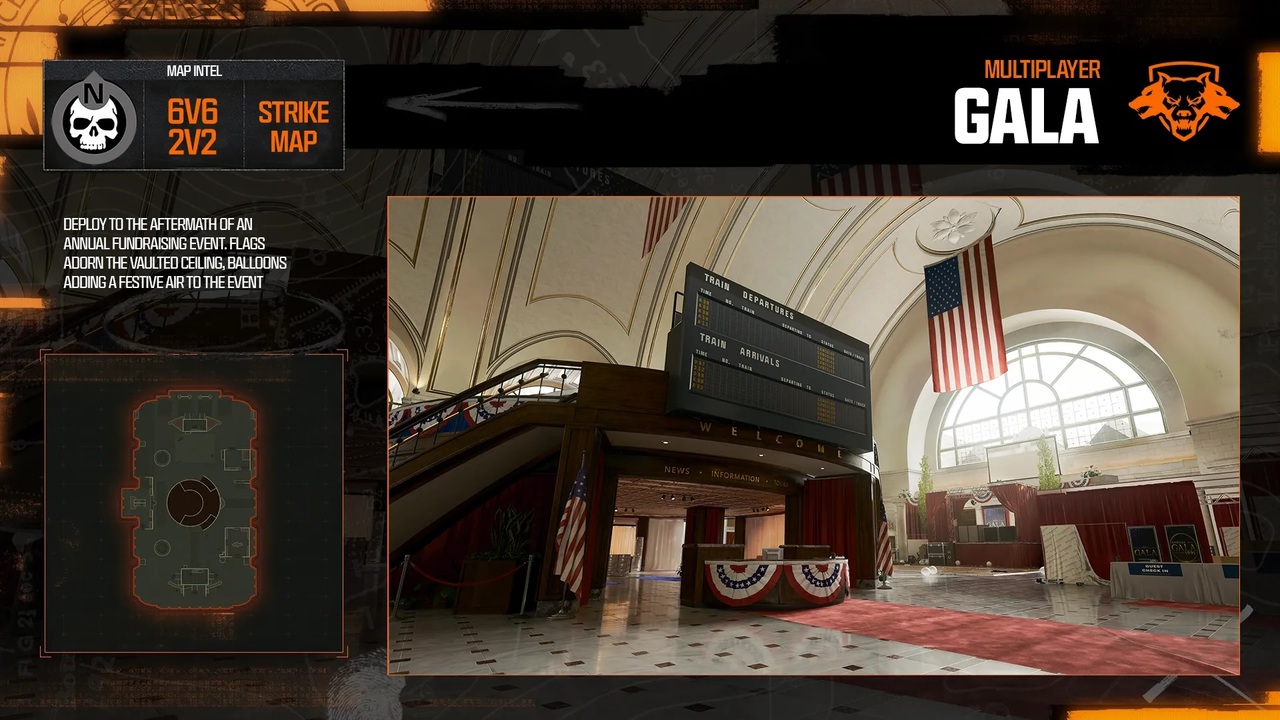Select the overhead Gala map layout
The width and height of the screenshot is (1280, 720).
194,501
